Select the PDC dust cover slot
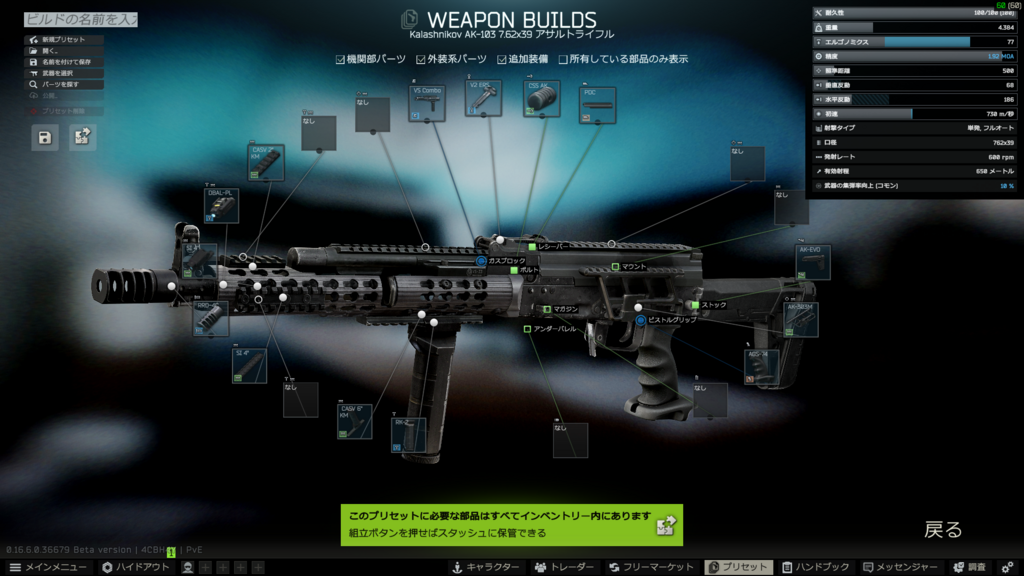Screen dimensions: 1024x576 [597, 106]
